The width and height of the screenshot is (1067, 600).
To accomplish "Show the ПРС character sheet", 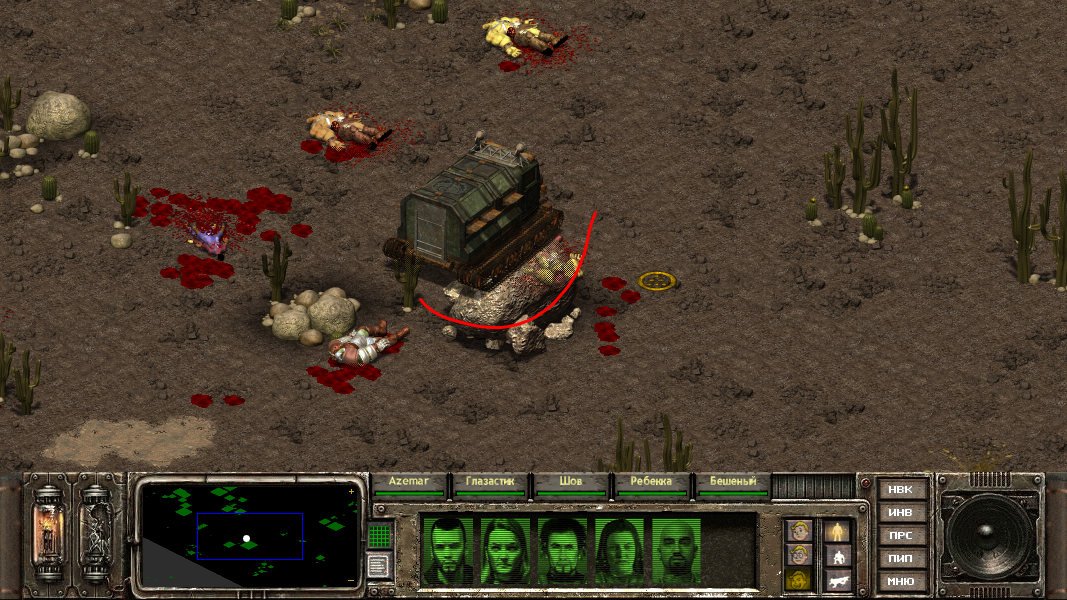I will [900, 536].
